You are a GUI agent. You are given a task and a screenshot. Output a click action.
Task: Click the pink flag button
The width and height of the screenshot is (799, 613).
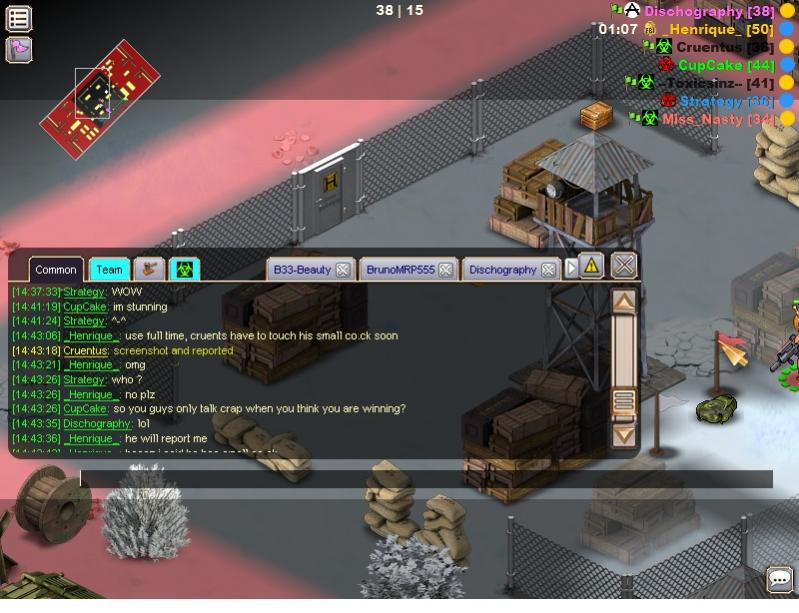point(19,49)
